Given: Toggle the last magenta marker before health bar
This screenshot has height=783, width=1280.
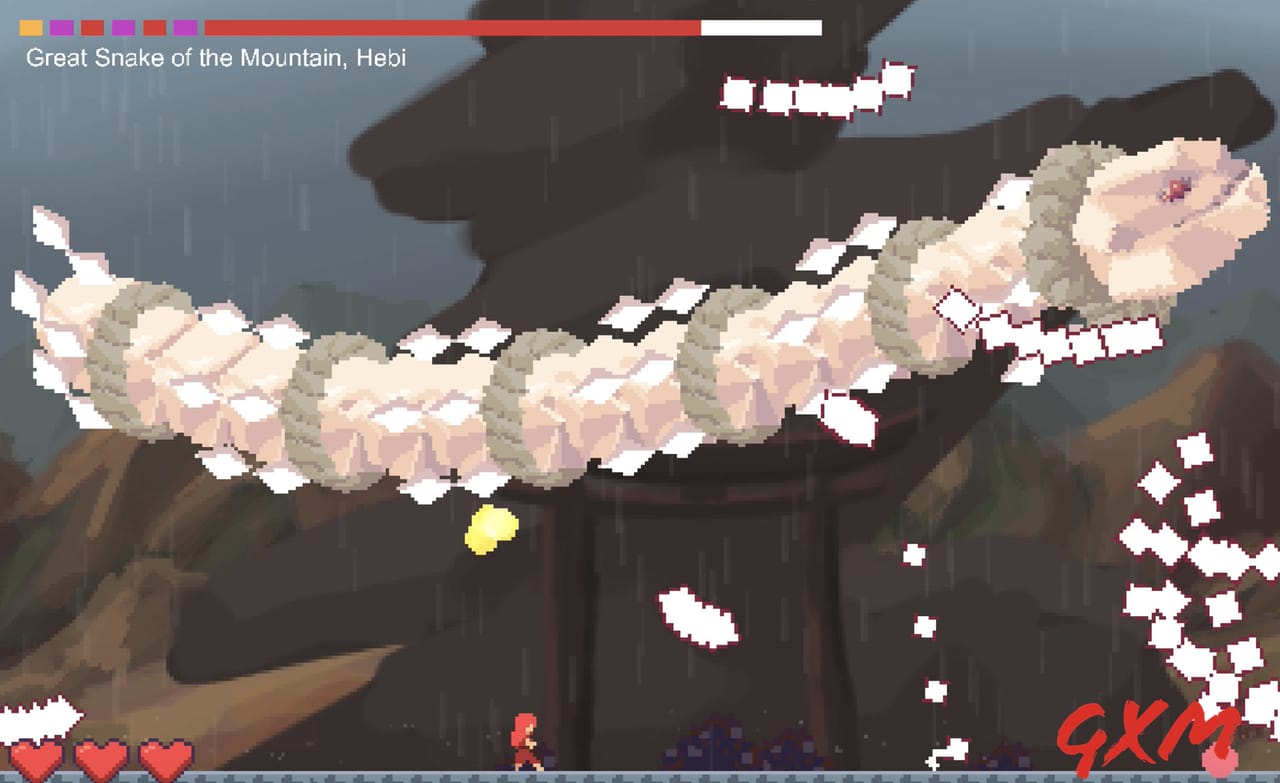Looking at the screenshot, I should pyautogui.click(x=183, y=27).
